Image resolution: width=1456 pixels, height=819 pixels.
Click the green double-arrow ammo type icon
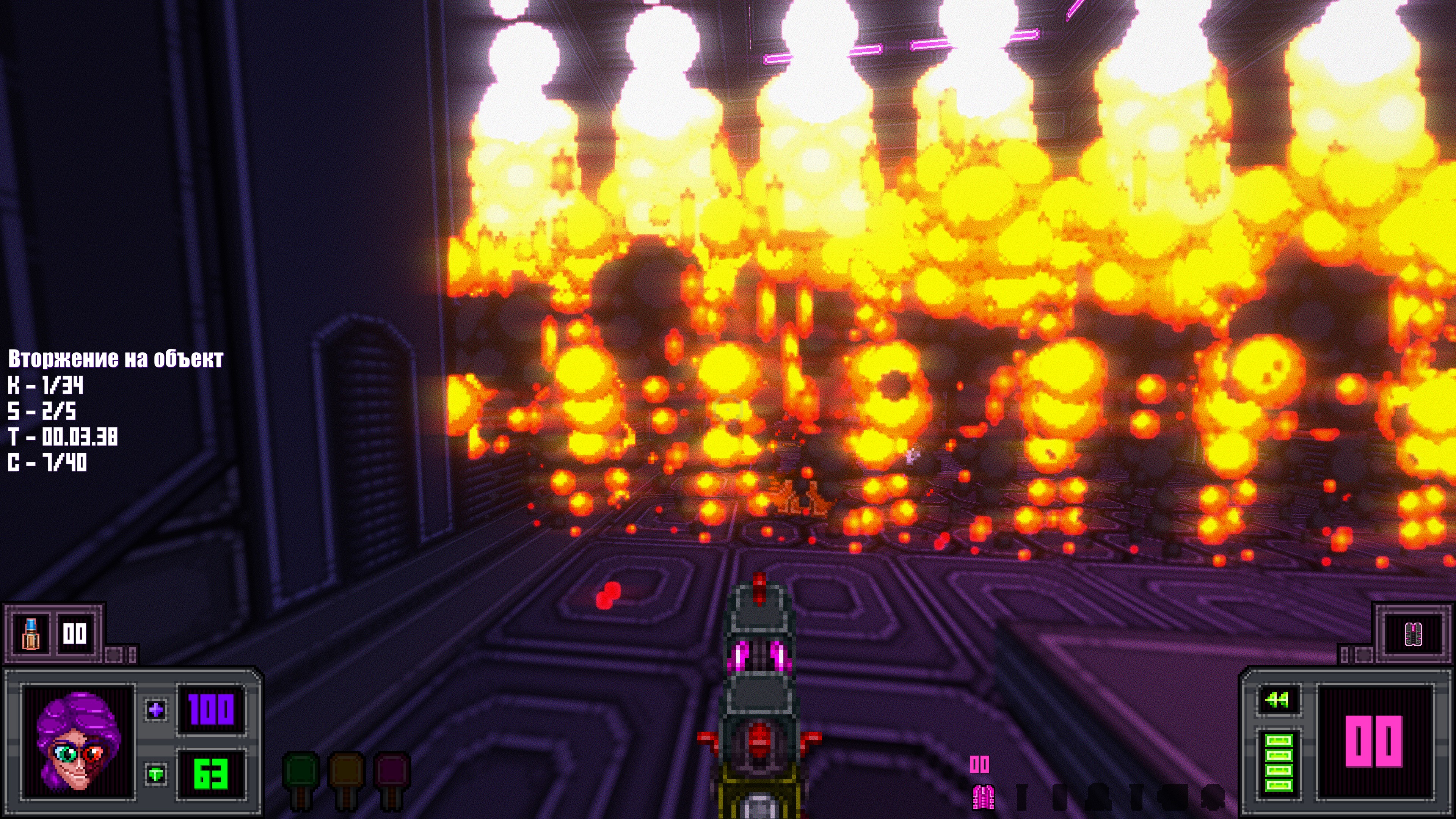tap(1277, 700)
